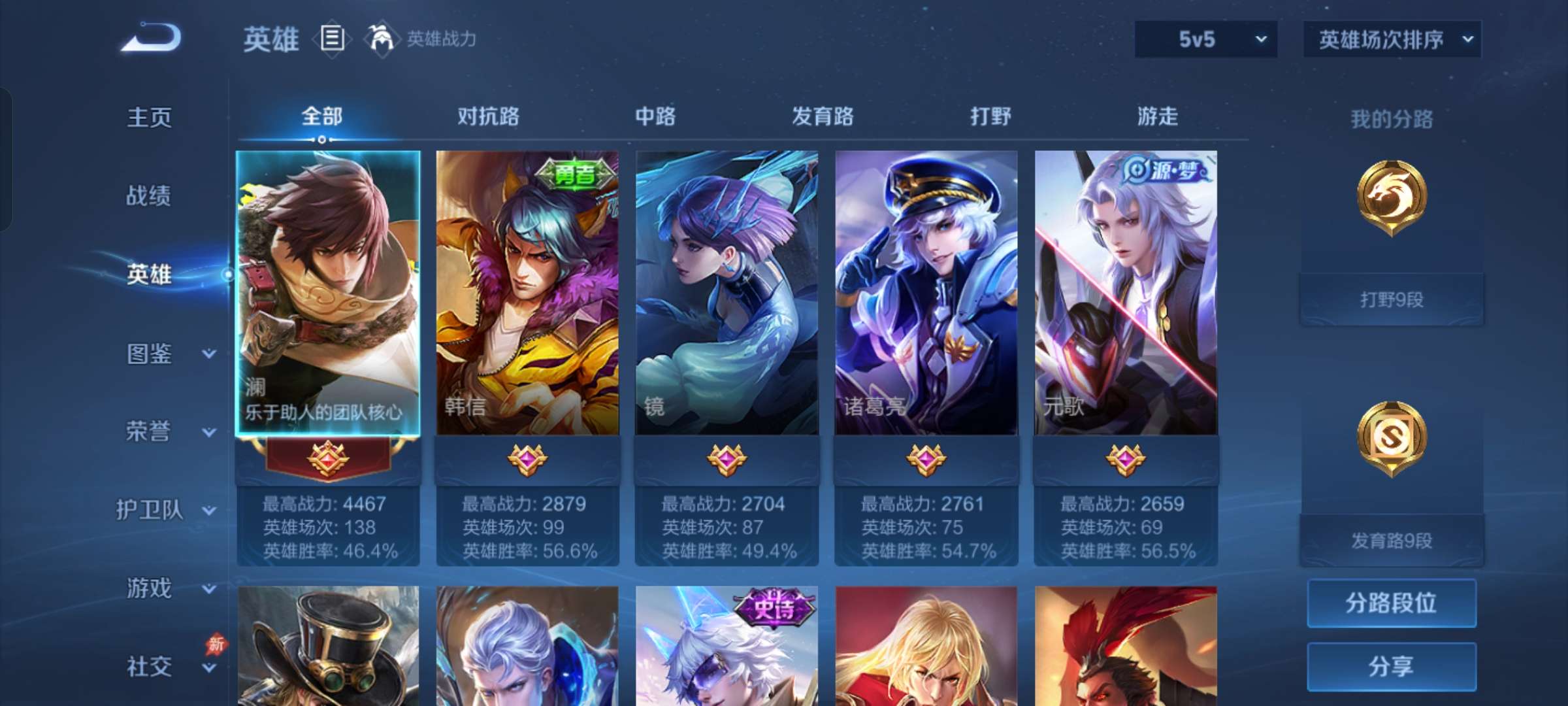Open the 英雄场次排序 sorting dropdown
Image resolution: width=1568 pixels, height=706 pixels.
(x=1392, y=39)
